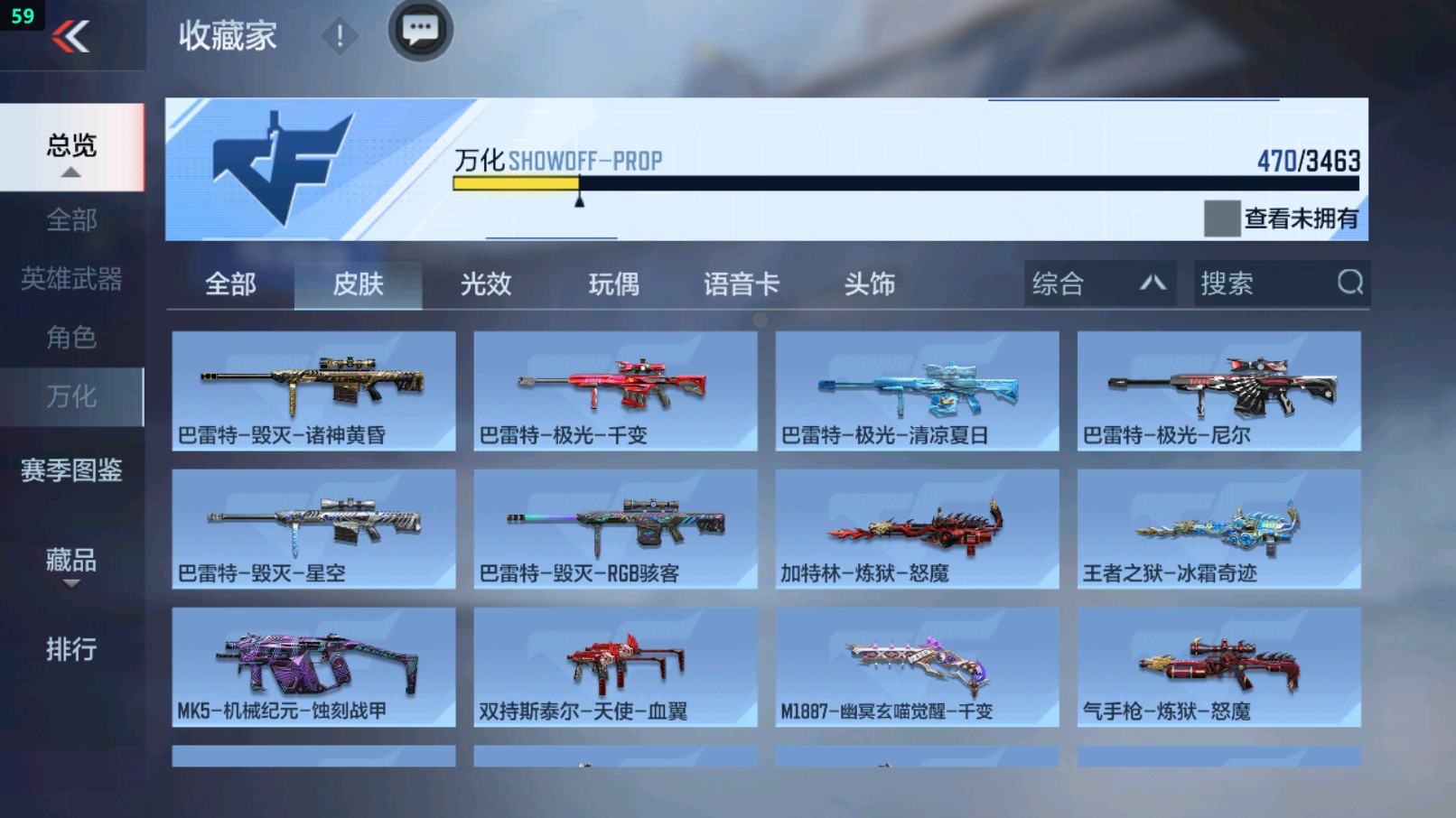Open the search field magnifier icon

1349,284
